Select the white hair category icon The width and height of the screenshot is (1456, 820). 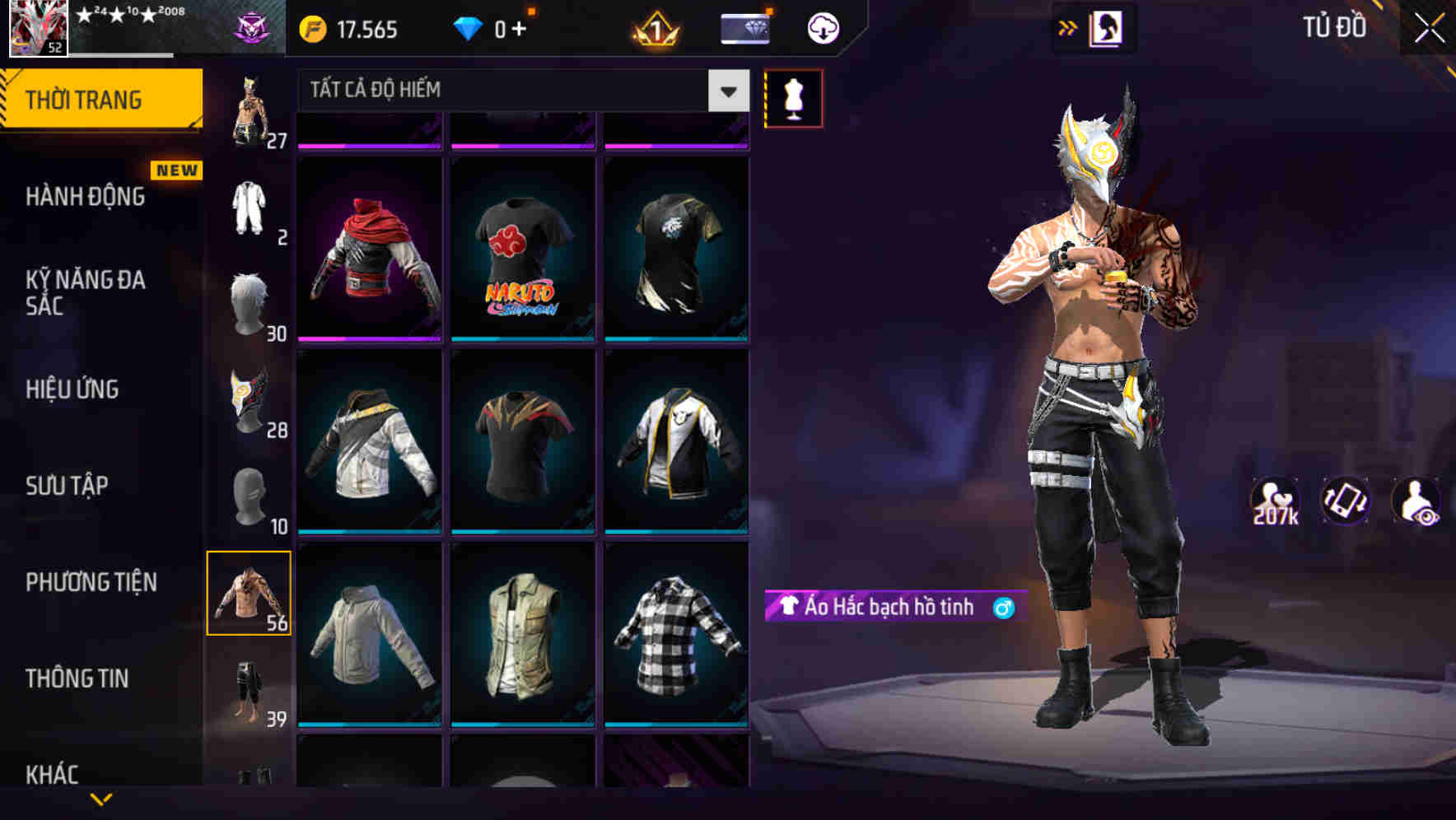point(250,305)
